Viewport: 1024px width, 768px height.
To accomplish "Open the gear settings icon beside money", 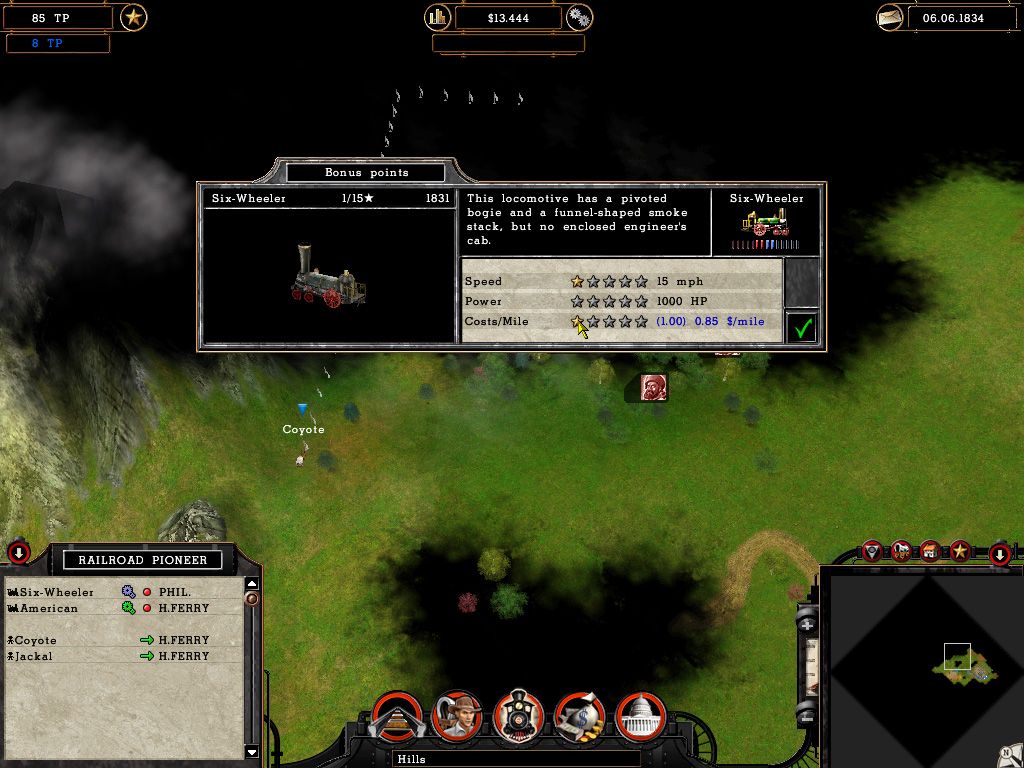I will 579,17.
